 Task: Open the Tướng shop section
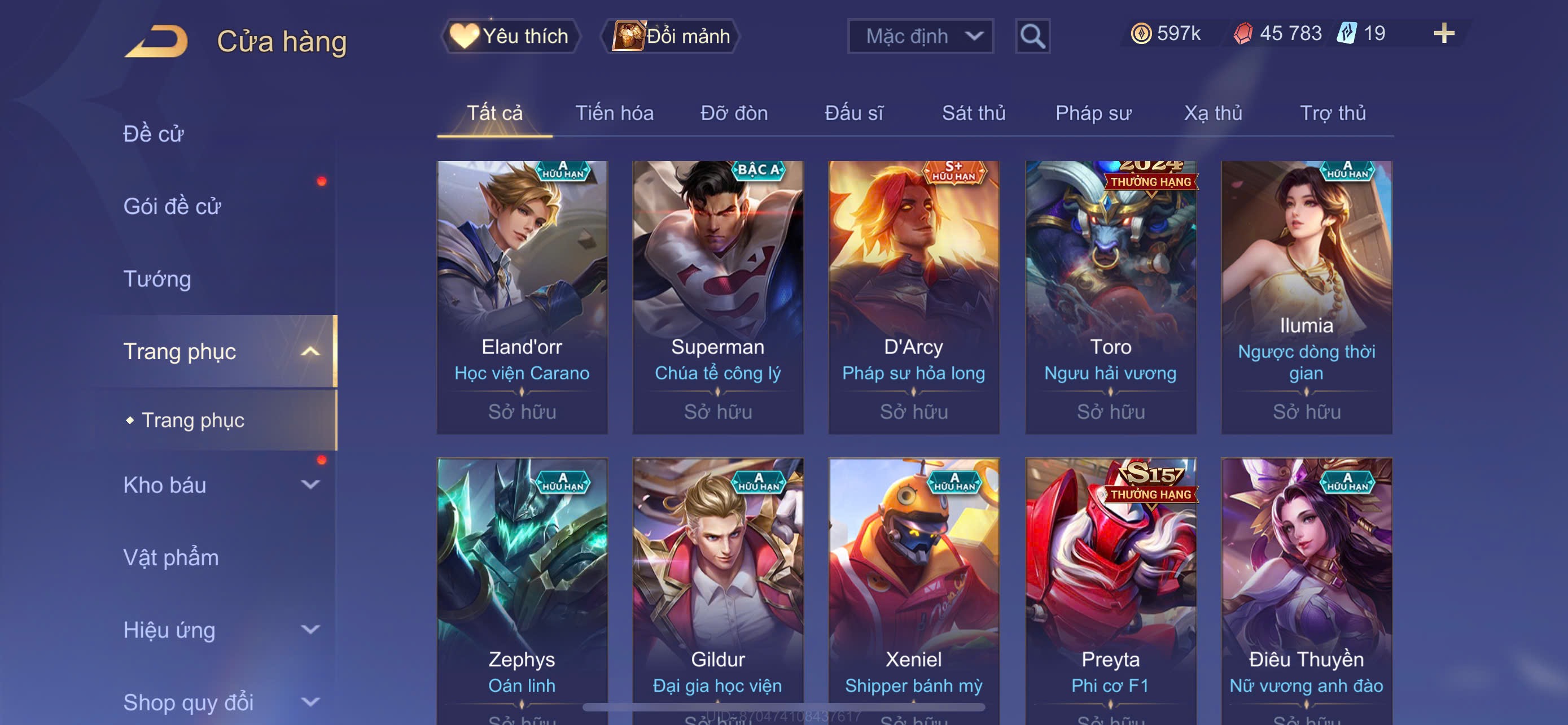coord(157,279)
